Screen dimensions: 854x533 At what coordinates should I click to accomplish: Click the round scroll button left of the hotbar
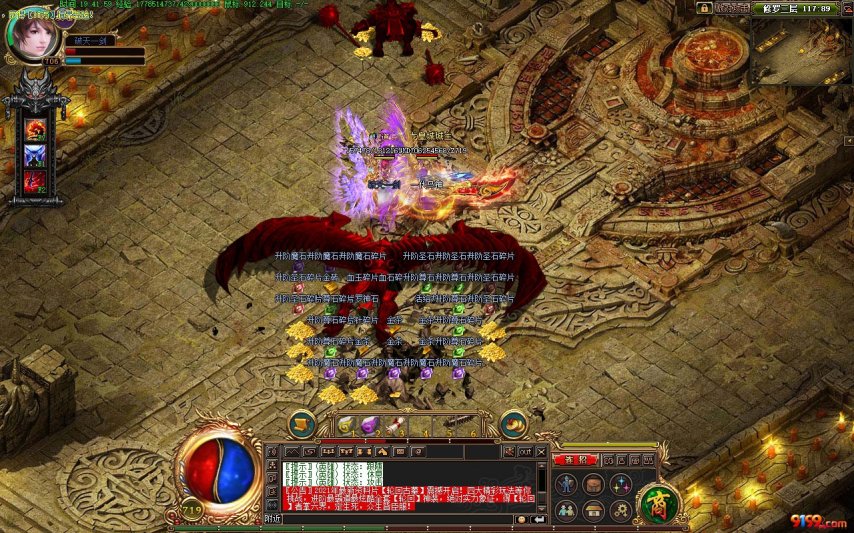pyautogui.click(x=302, y=424)
